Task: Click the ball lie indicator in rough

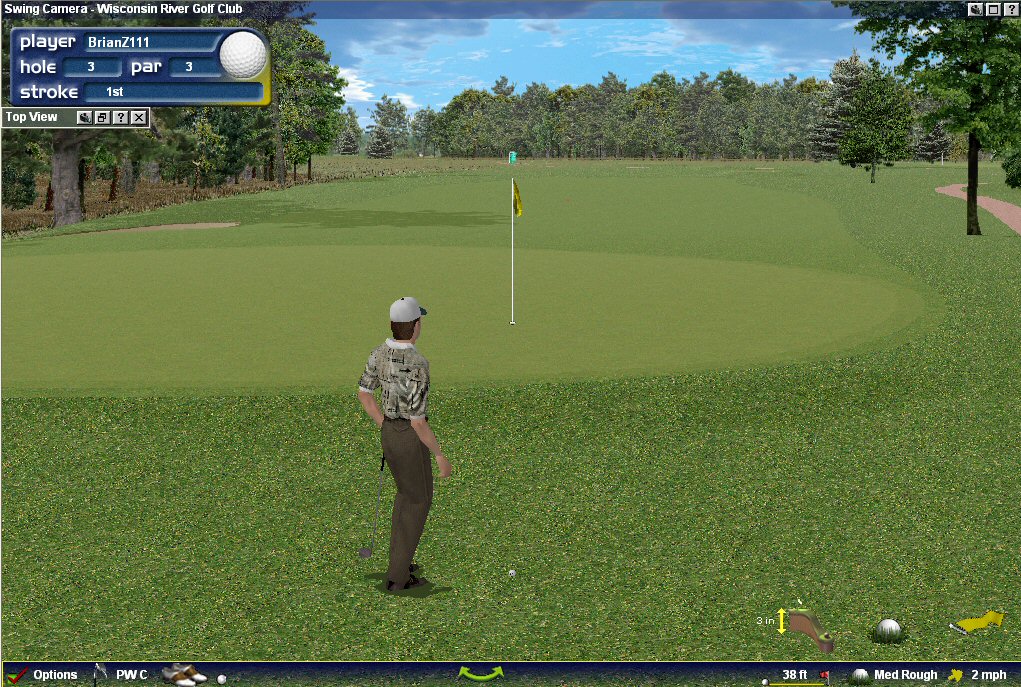Action: tap(887, 630)
